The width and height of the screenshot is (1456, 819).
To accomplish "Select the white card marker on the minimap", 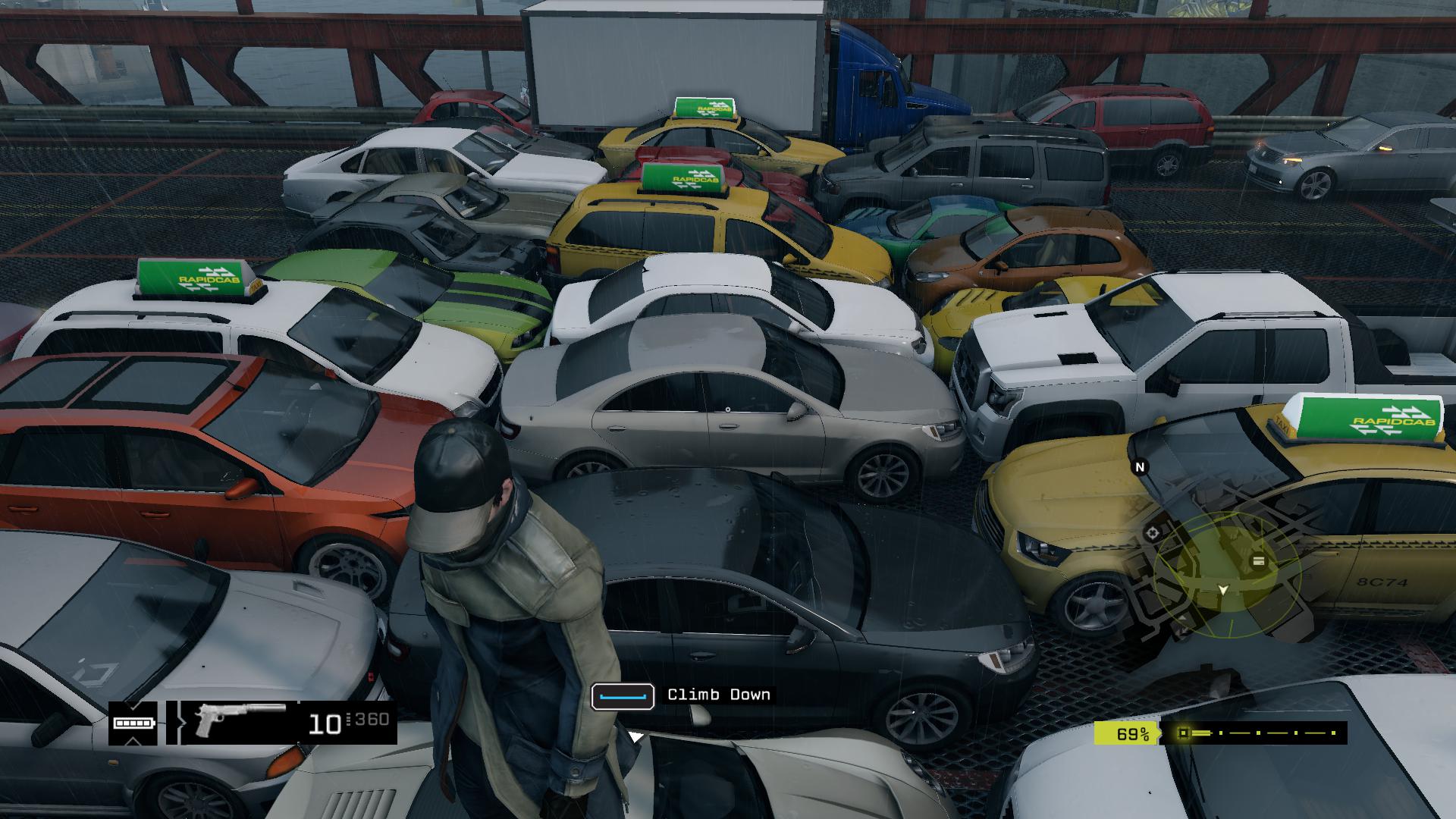I will (x=1258, y=561).
